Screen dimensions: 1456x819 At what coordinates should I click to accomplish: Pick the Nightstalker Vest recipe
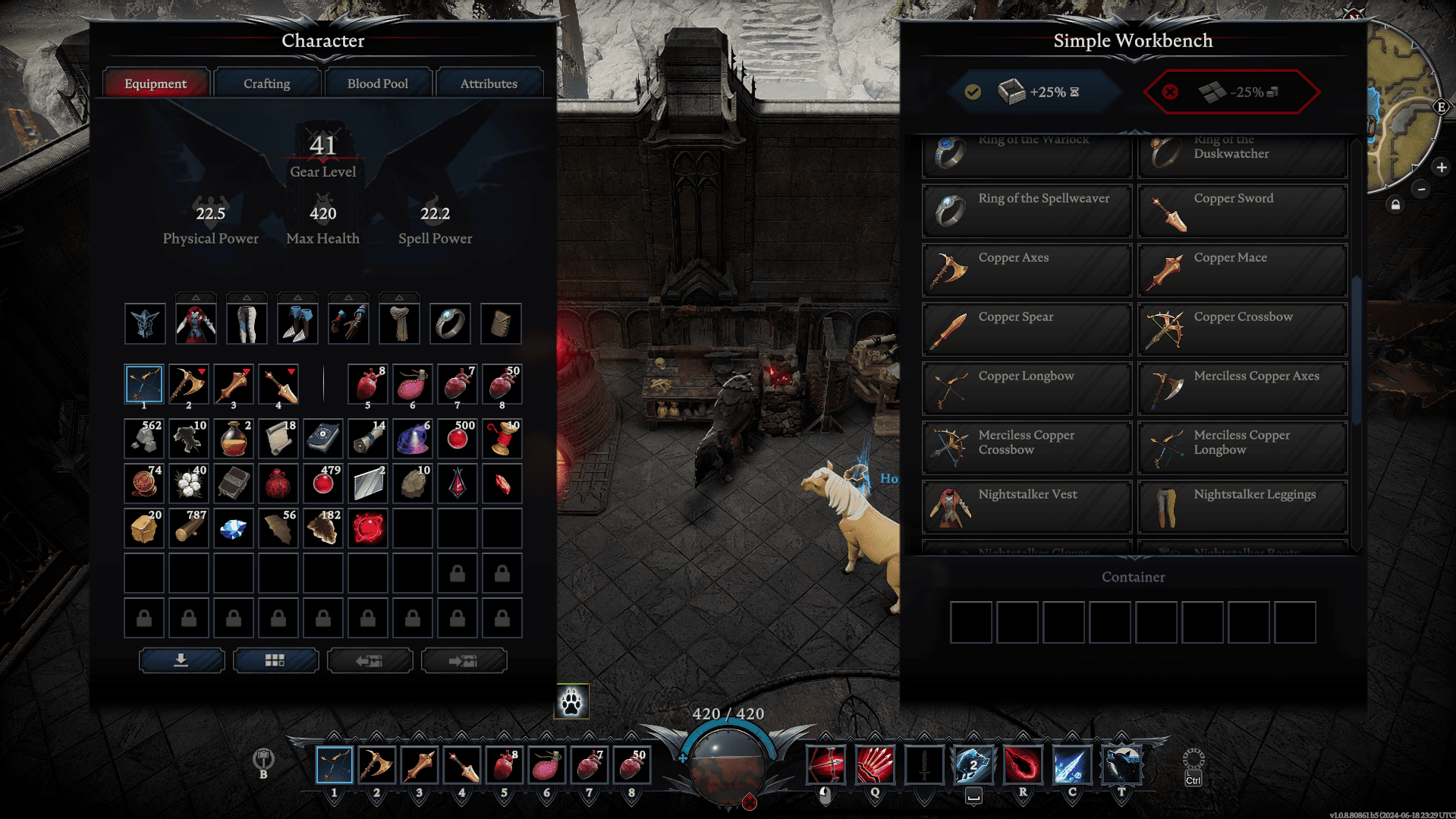click(x=1027, y=507)
